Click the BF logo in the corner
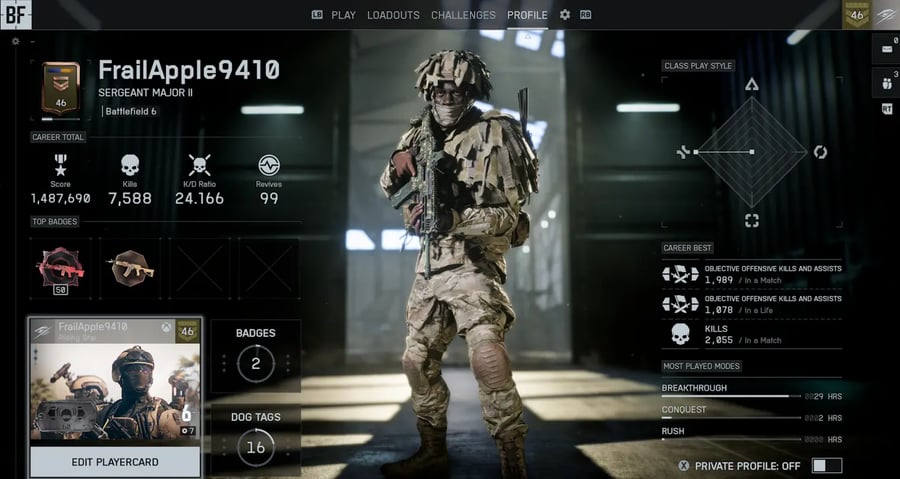Screen dimensions: 900x479 coord(17,14)
